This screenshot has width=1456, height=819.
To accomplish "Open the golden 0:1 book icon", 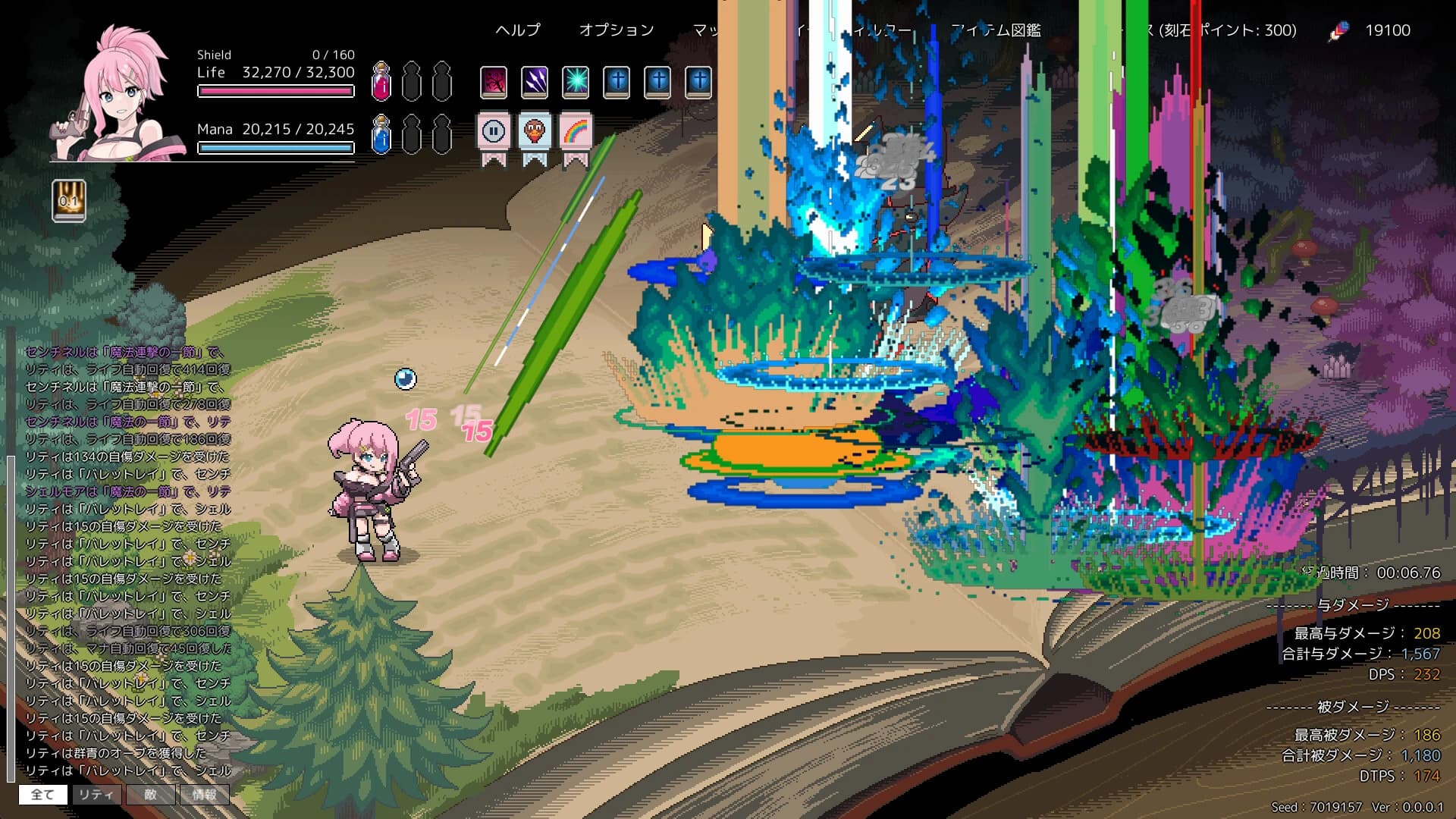I will click(x=69, y=202).
